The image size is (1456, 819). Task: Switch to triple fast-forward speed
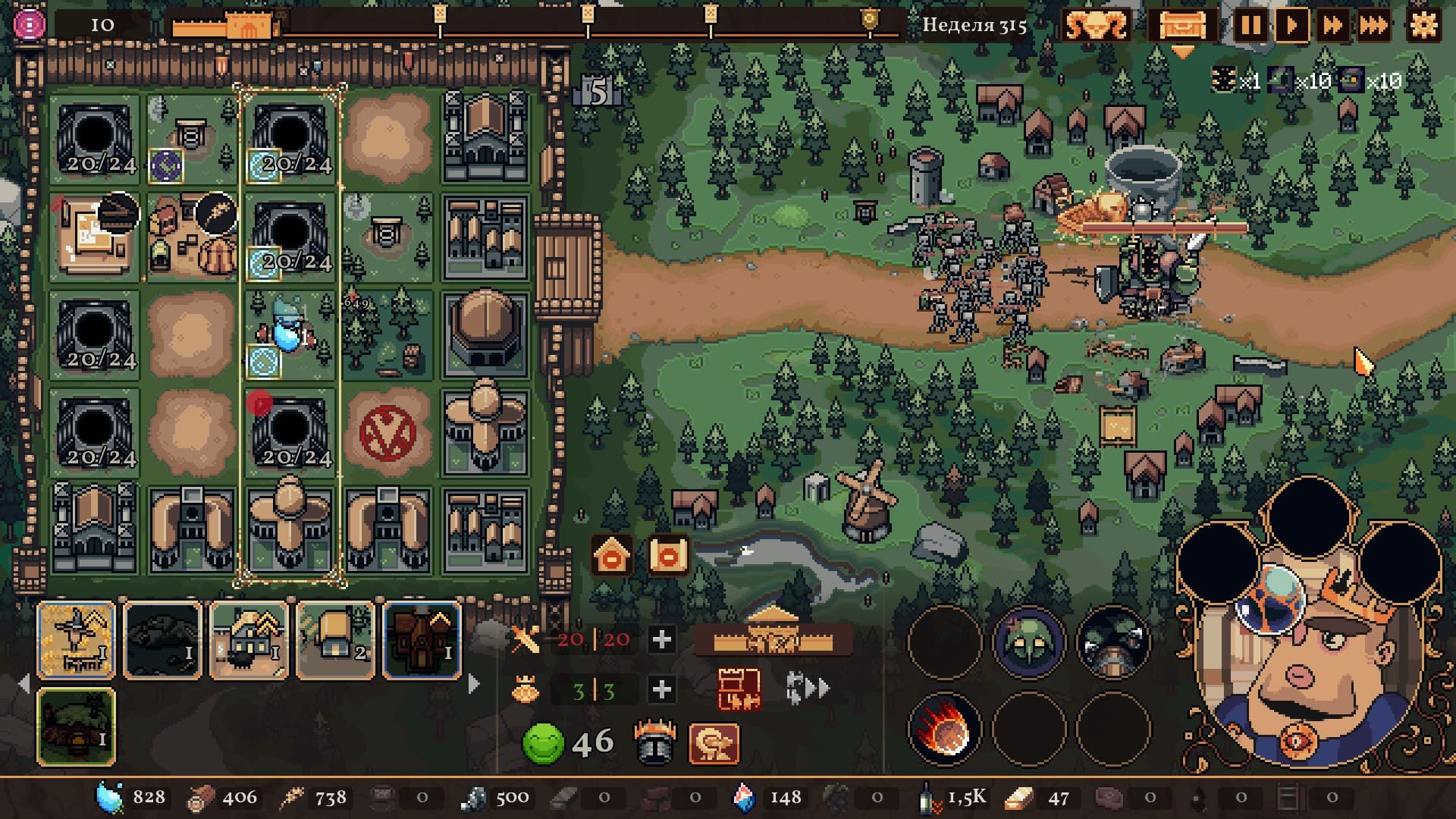click(1374, 26)
